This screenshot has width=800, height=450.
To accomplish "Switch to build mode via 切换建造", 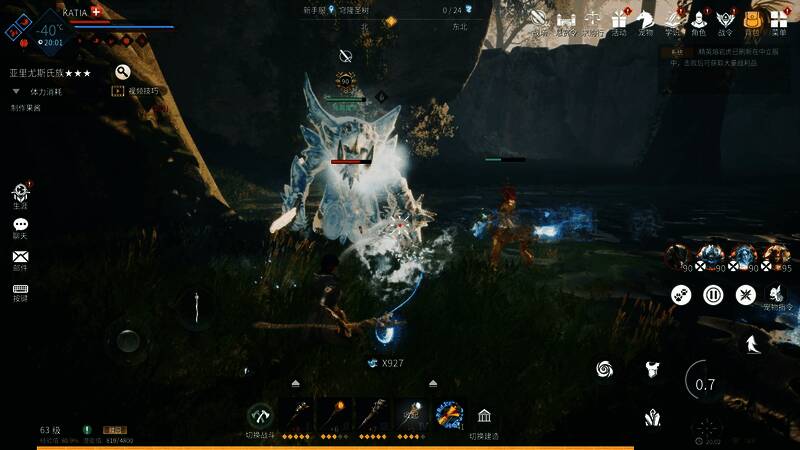I will [484, 416].
